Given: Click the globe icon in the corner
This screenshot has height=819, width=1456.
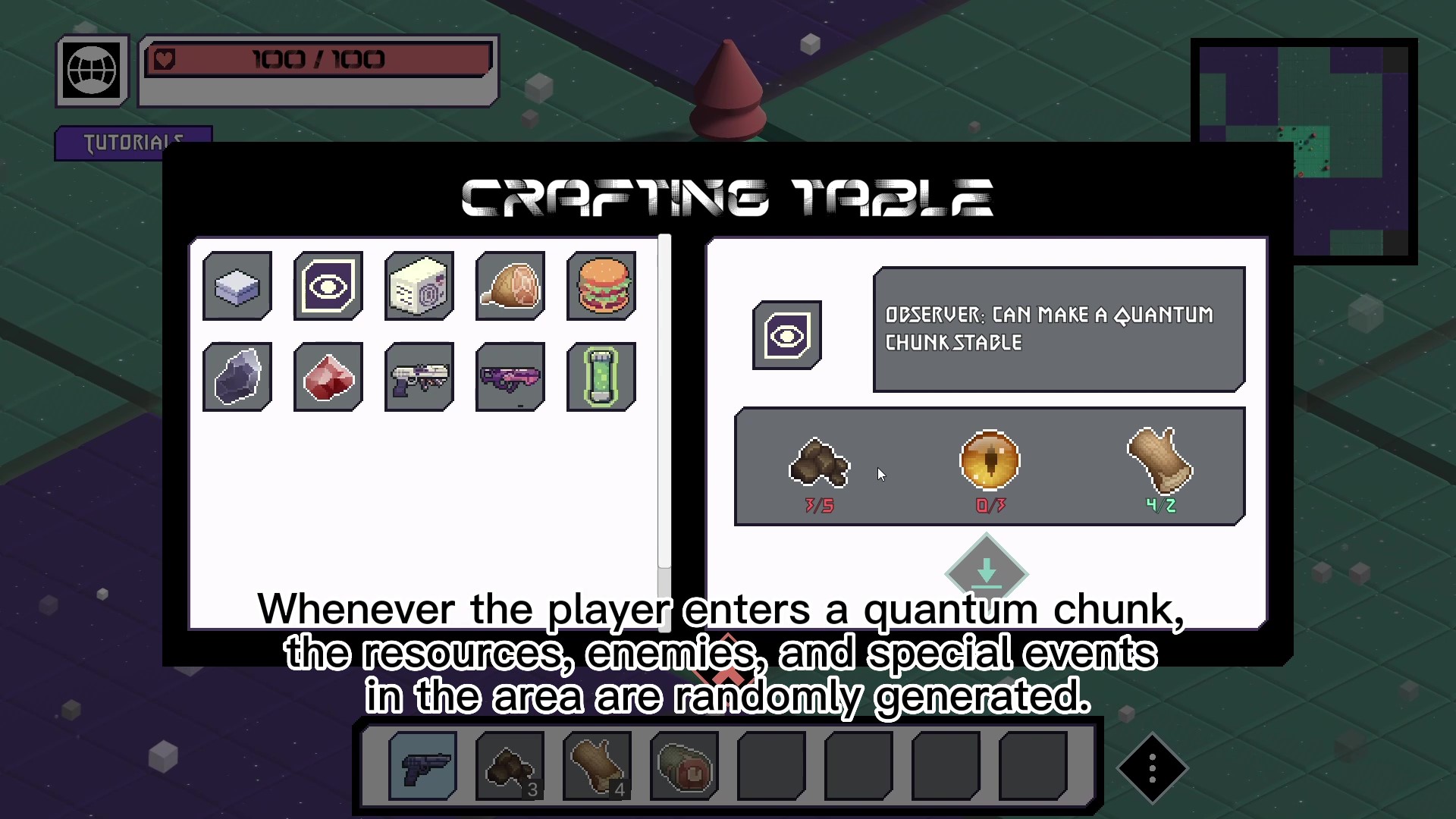Looking at the screenshot, I should coord(93,71).
